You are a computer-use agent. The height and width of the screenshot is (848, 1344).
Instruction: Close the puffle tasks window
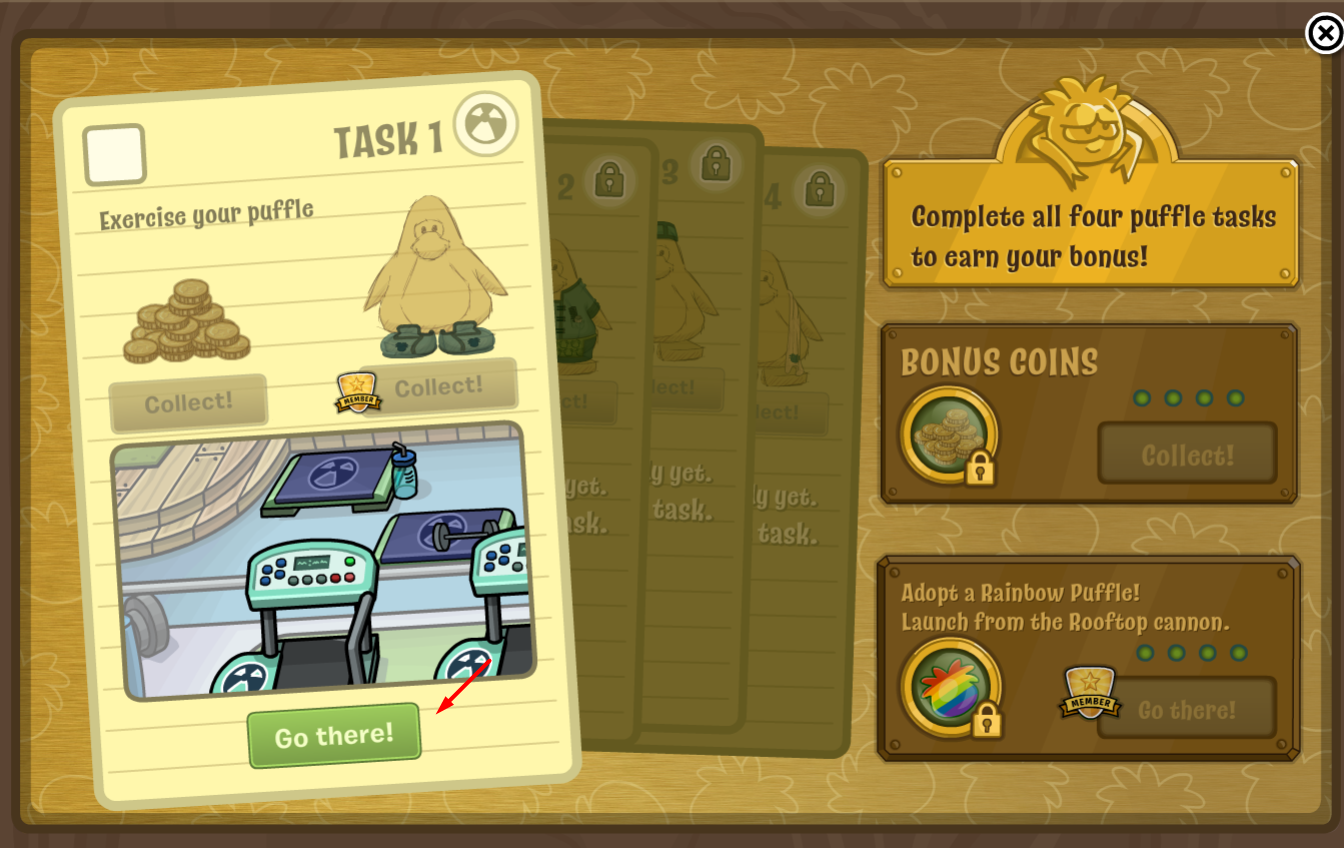(1324, 34)
